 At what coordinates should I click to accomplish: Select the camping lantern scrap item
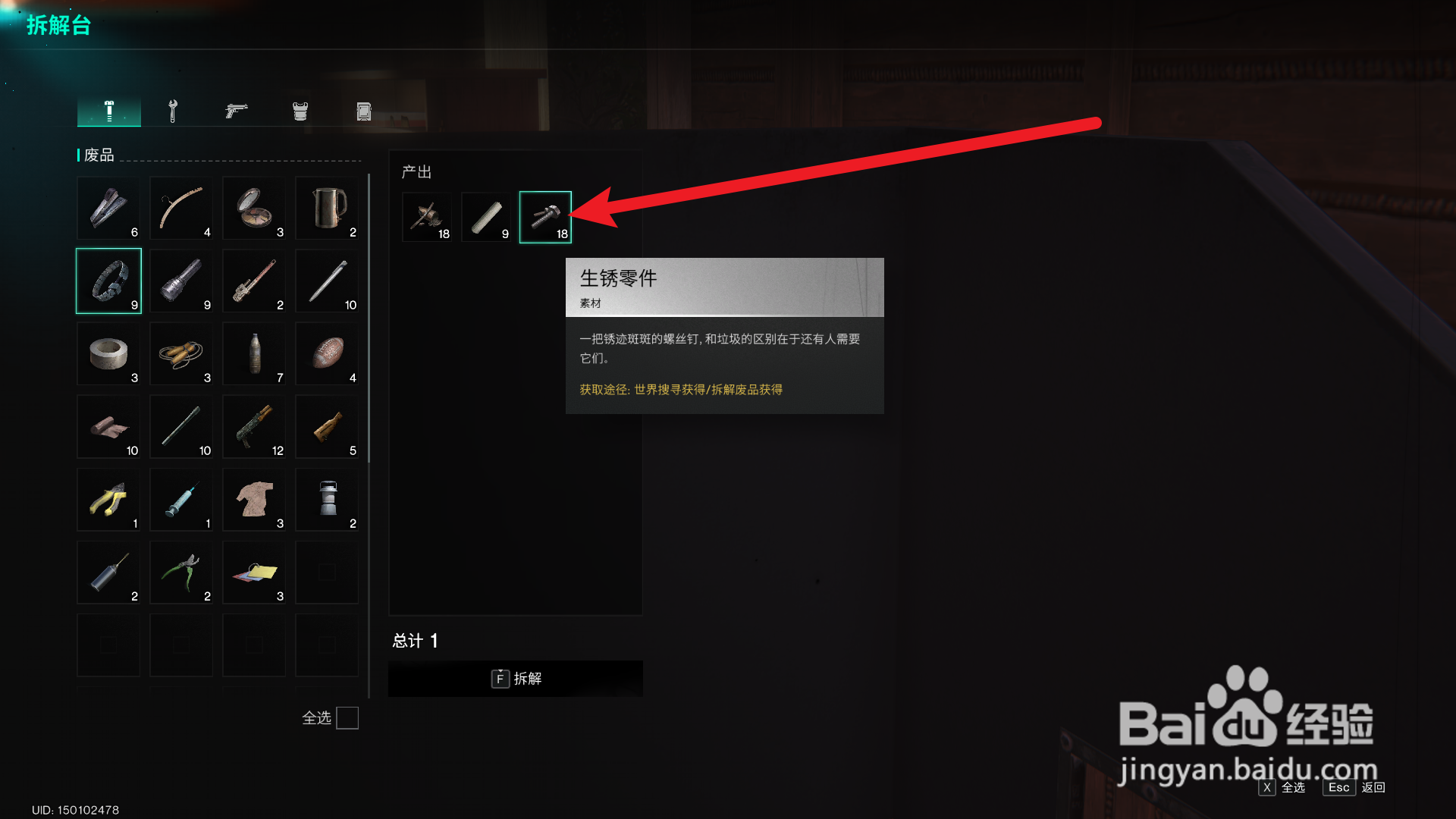327,500
